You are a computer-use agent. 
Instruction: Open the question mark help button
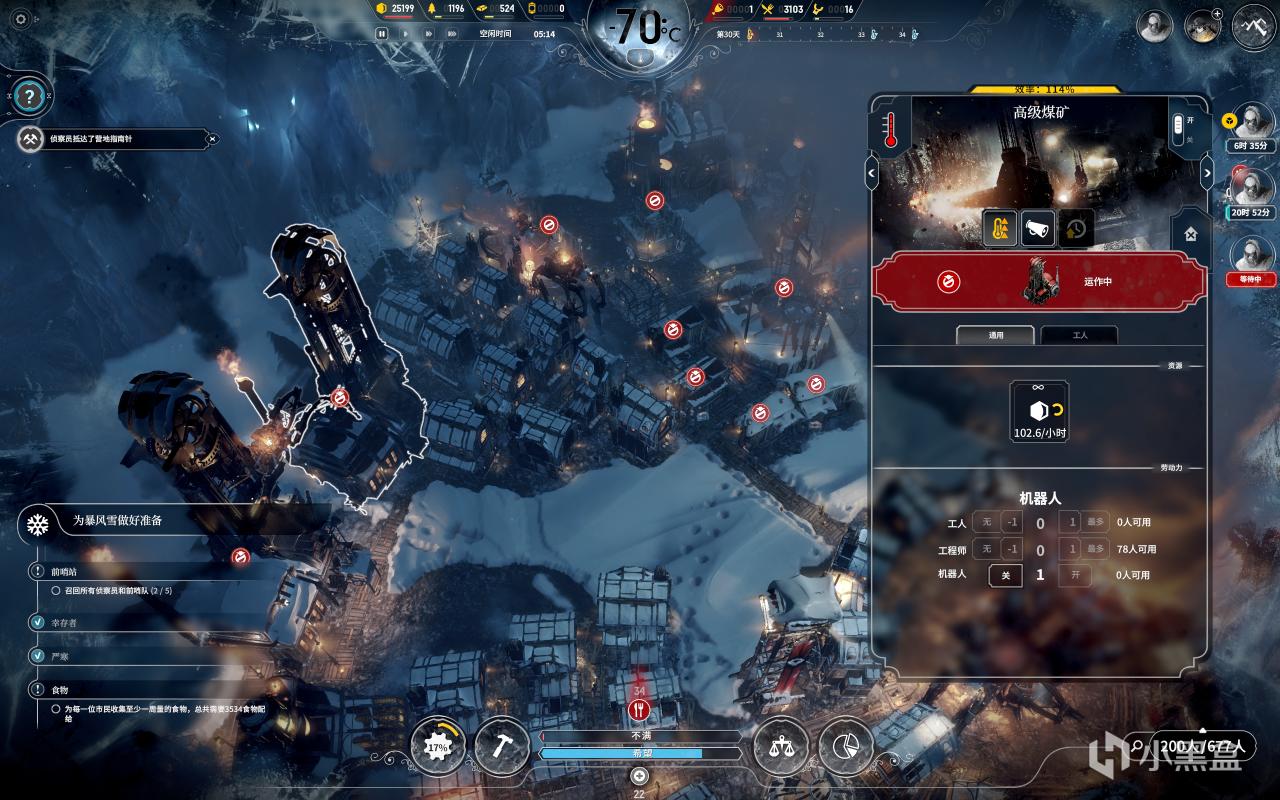tap(30, 97)
